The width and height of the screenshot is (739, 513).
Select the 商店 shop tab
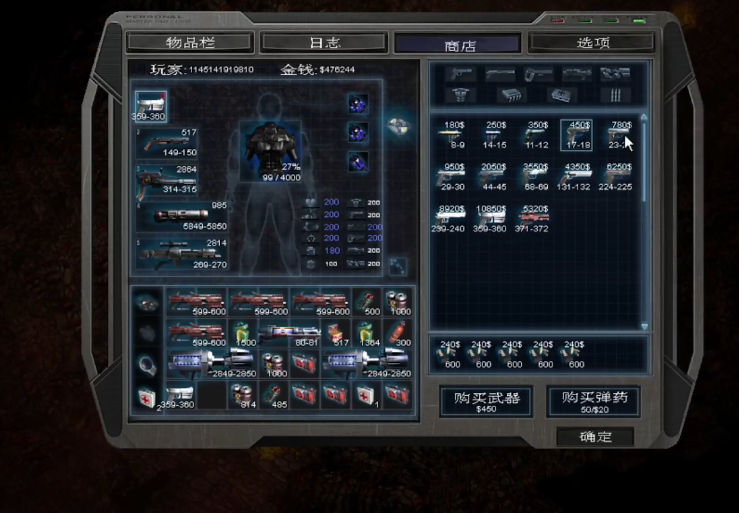point(458,45)
